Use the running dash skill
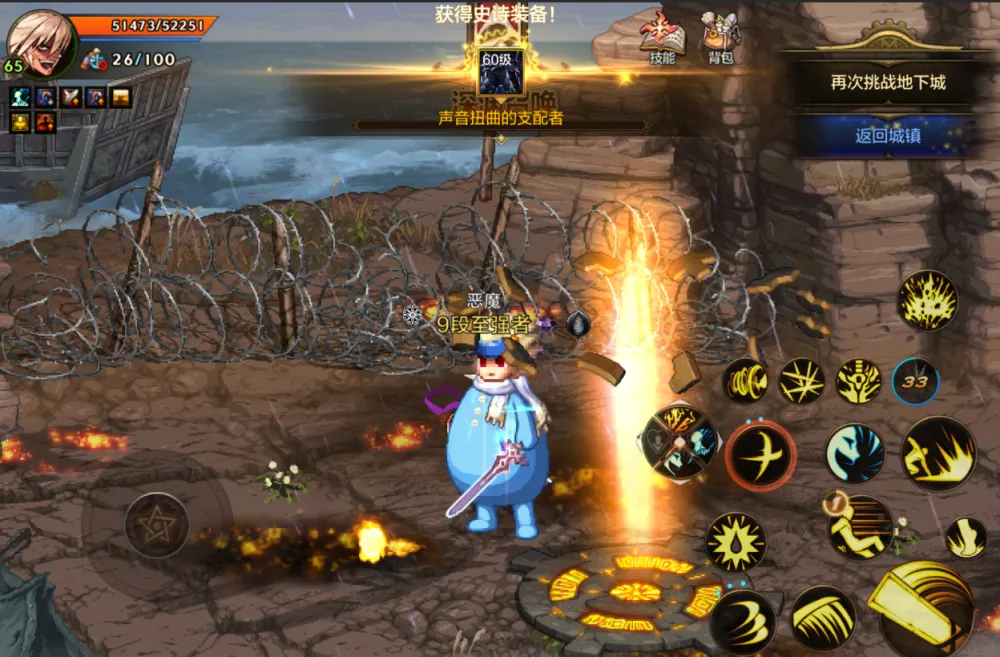 [x=860, y=526]
